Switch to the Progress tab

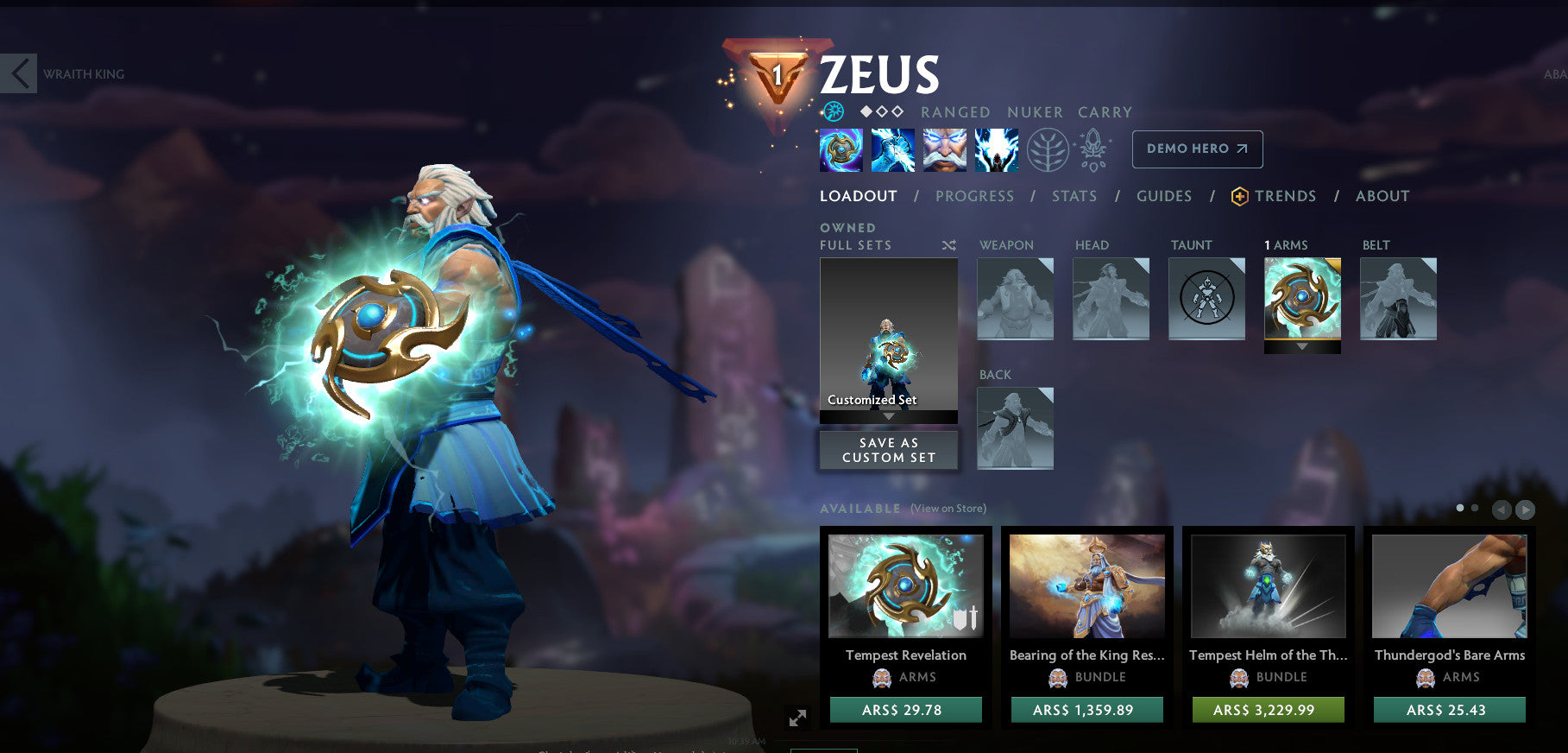click(973, 196)
